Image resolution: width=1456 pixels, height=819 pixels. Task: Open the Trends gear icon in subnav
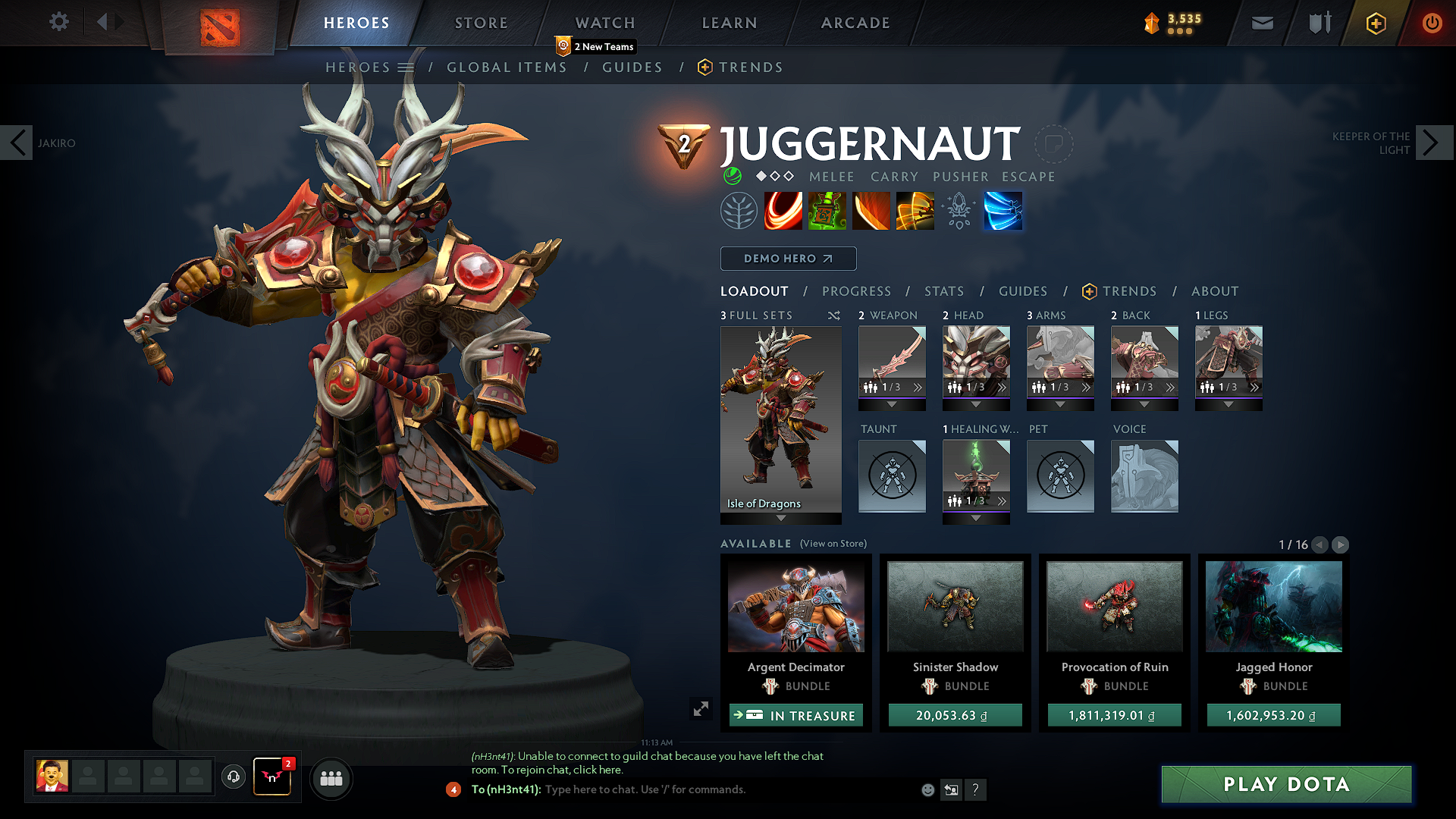[705, 67]
